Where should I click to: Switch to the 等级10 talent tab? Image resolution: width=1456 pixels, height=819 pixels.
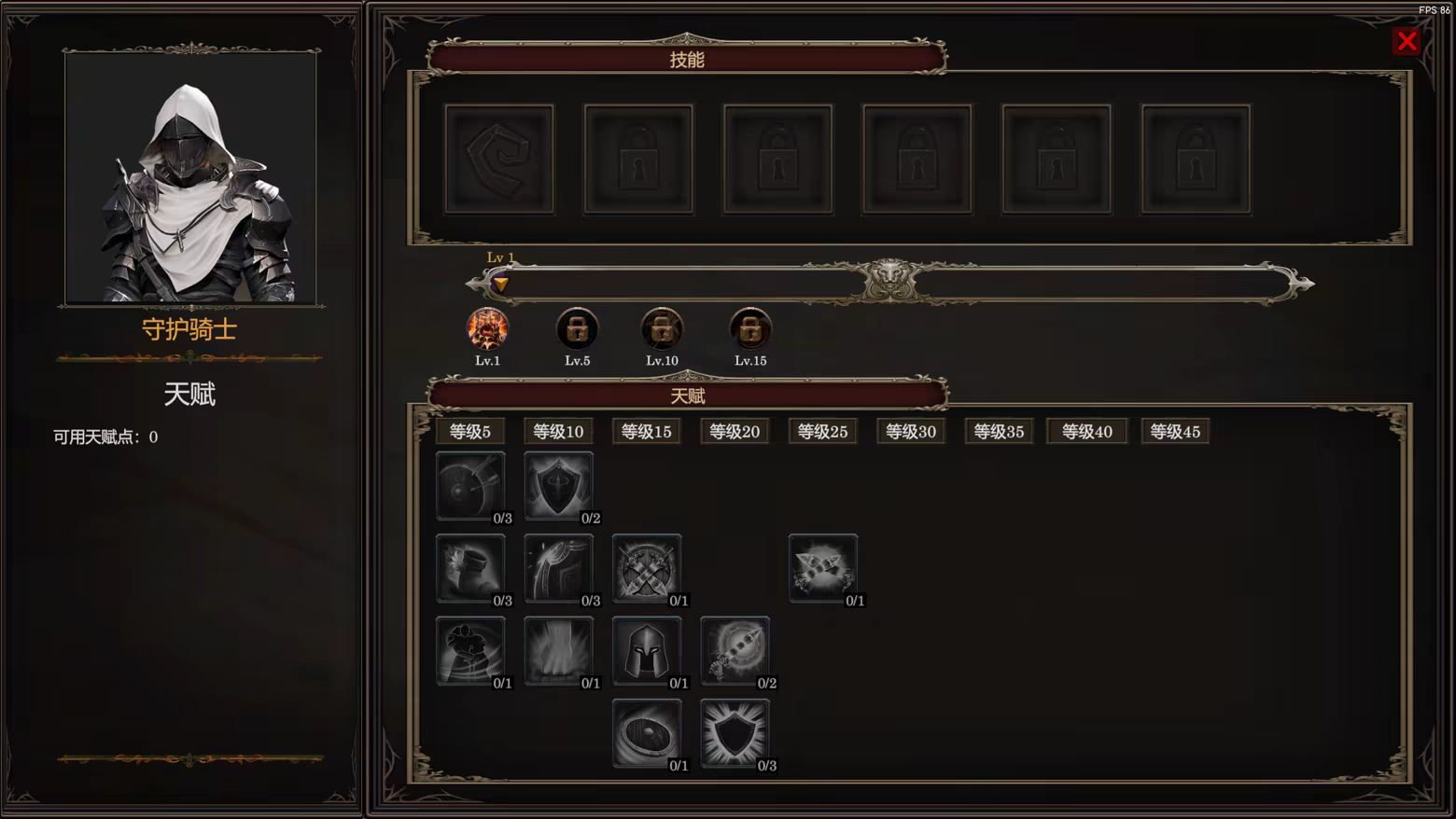tap(558, 431)
